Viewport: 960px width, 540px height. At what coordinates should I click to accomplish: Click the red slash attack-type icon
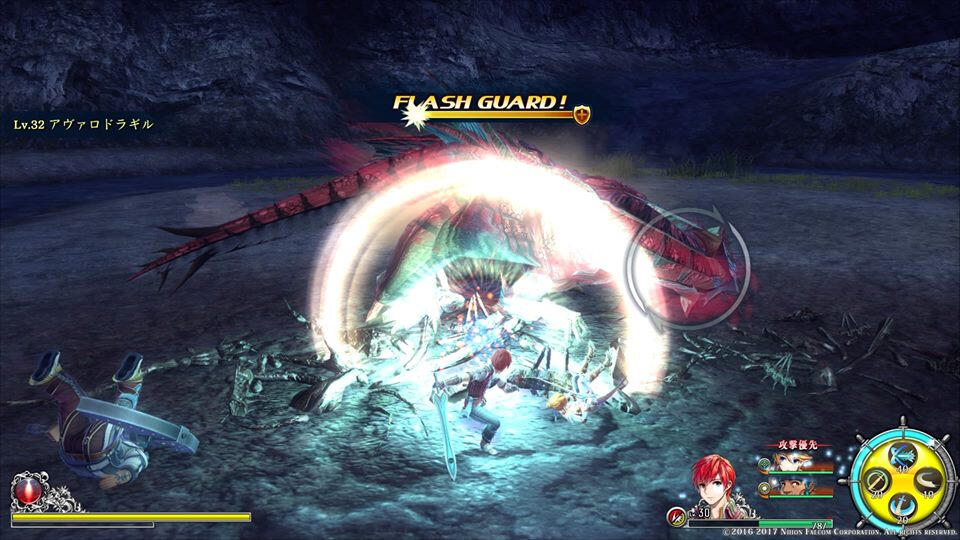[x=677, y=515]
